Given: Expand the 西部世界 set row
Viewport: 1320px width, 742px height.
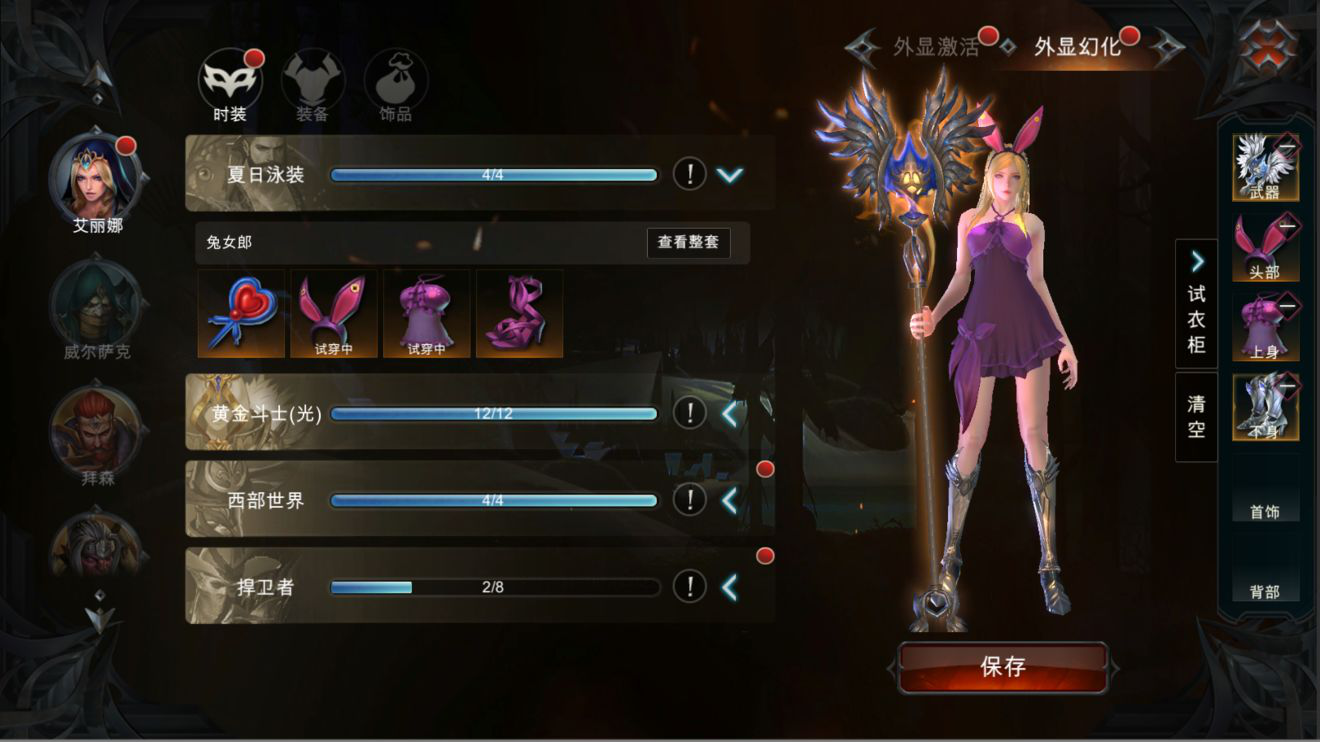Looking at the screenshot, I should point(730,500).
